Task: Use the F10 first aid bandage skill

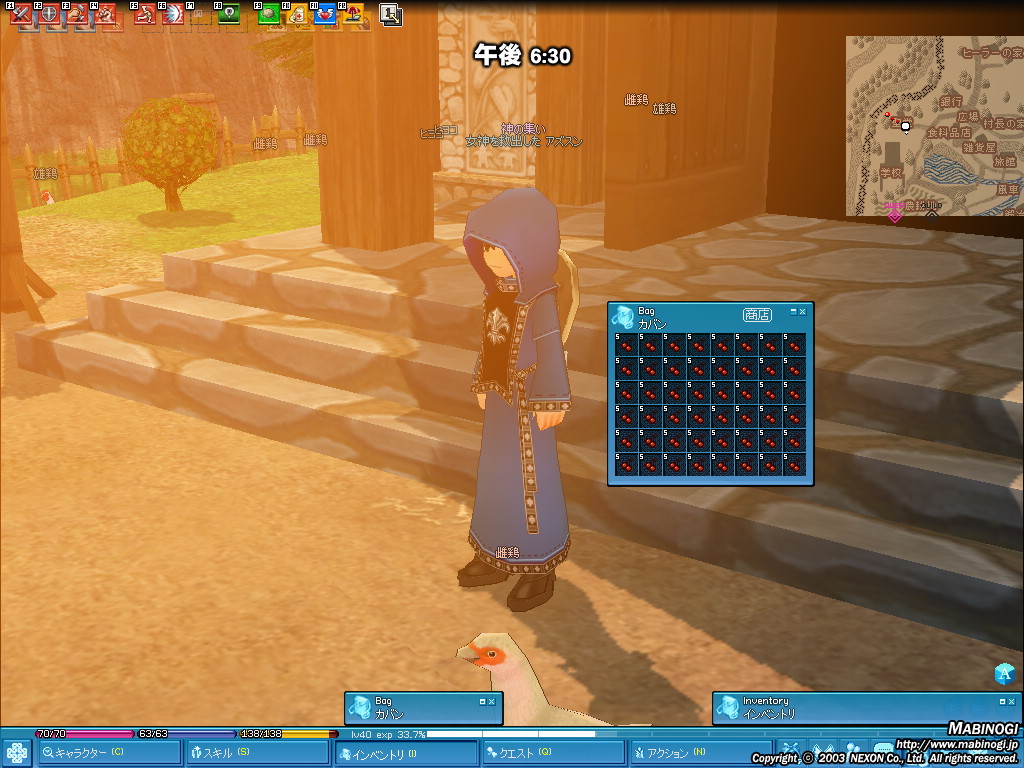Action: point(297,15)
